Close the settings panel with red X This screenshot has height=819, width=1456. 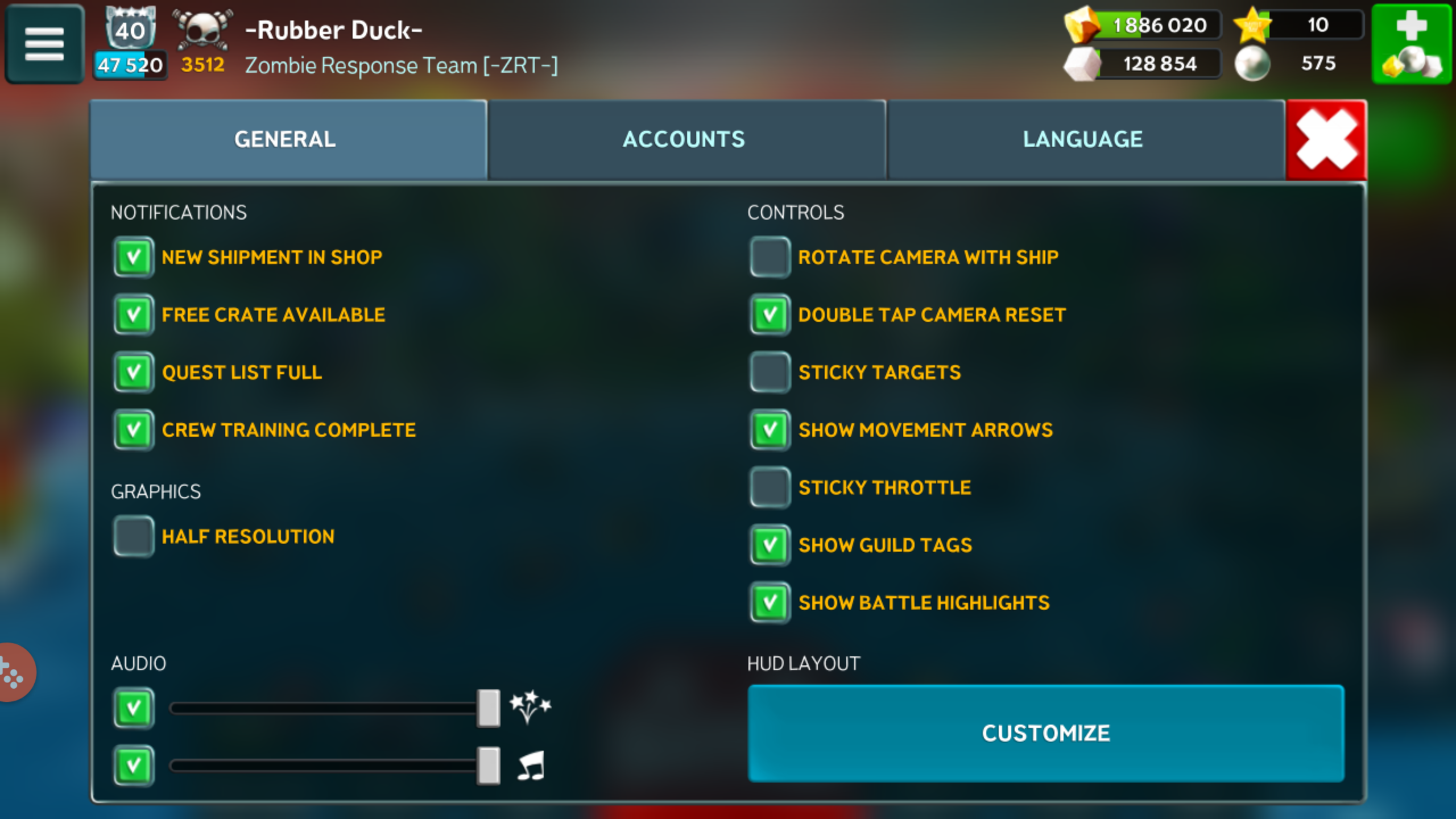1326,140
